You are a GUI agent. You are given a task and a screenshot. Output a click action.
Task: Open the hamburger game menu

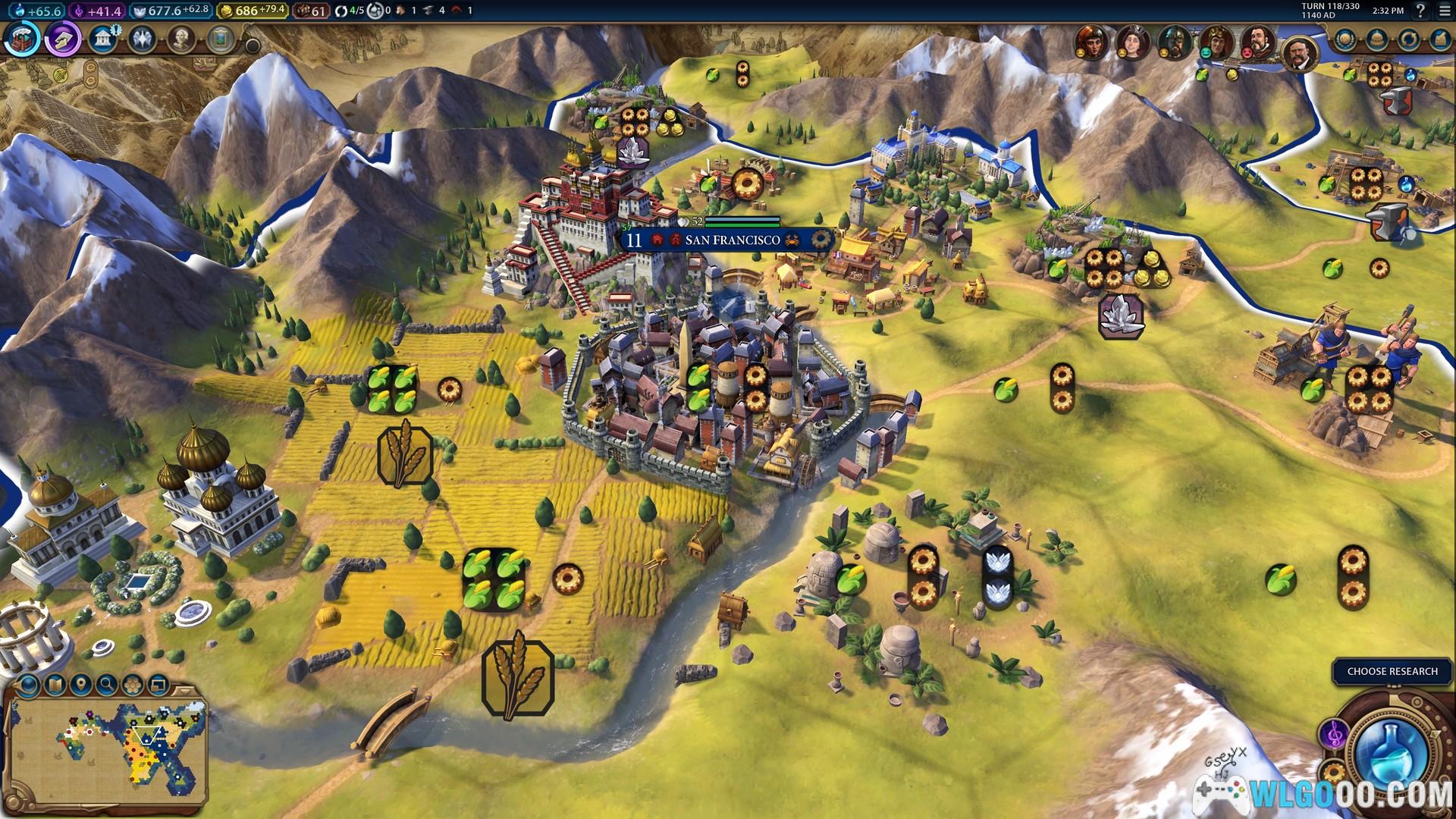1444,11
